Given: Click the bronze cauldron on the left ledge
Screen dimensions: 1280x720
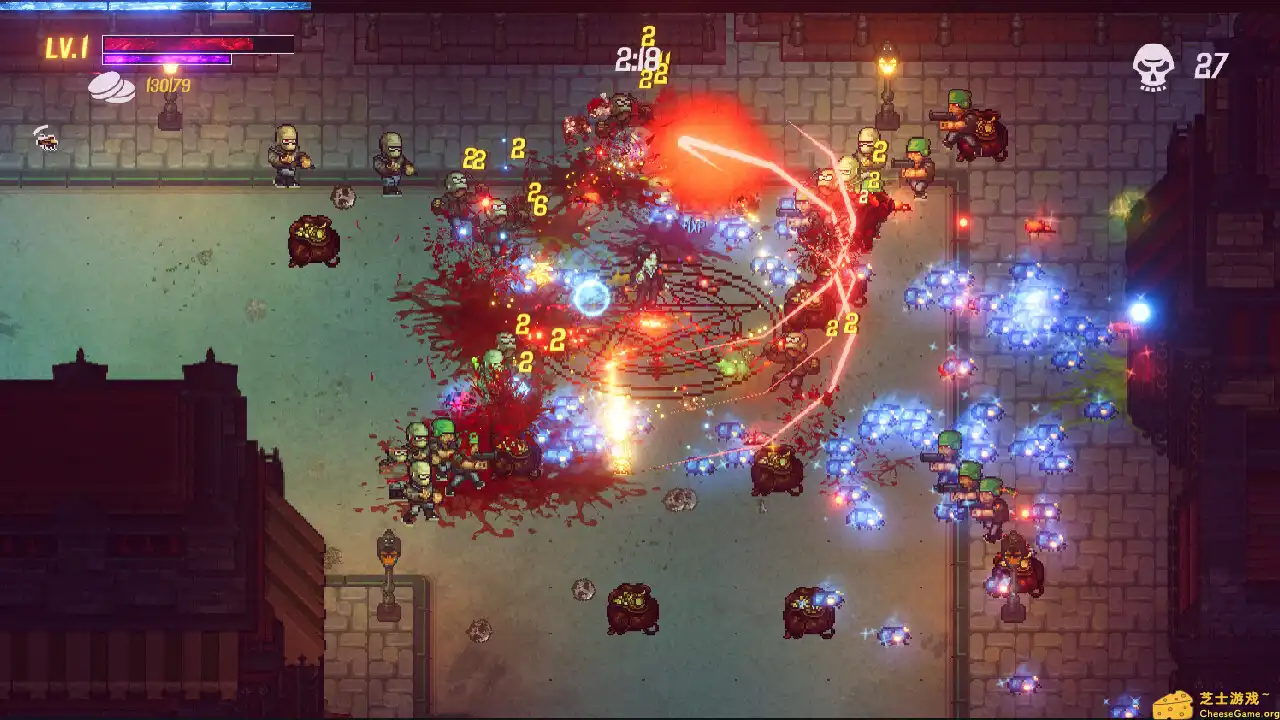Looking at the screenshot, I should [x=313, y=240].
